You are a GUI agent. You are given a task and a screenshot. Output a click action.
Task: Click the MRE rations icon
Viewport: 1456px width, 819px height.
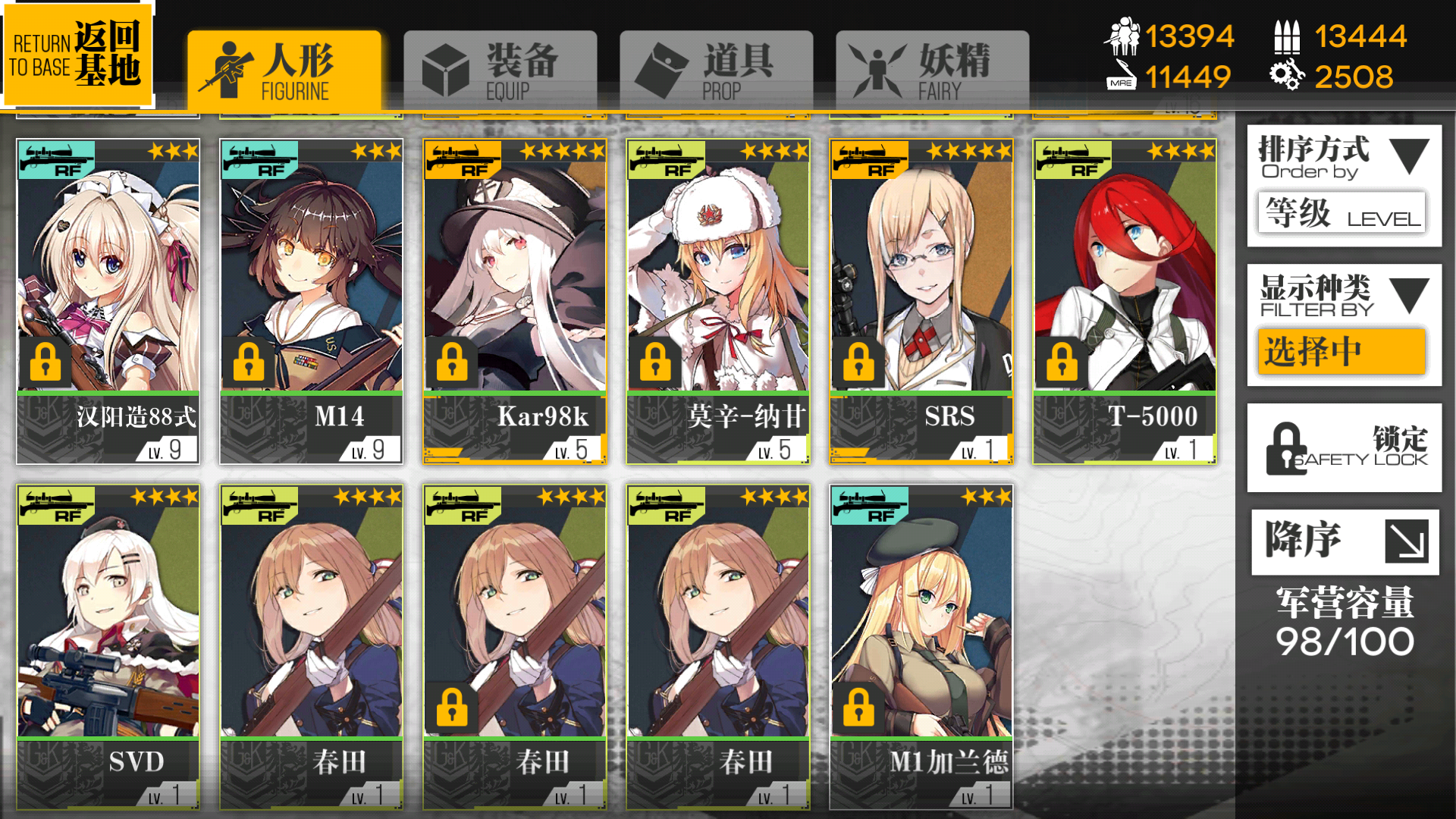(1120, 76)
